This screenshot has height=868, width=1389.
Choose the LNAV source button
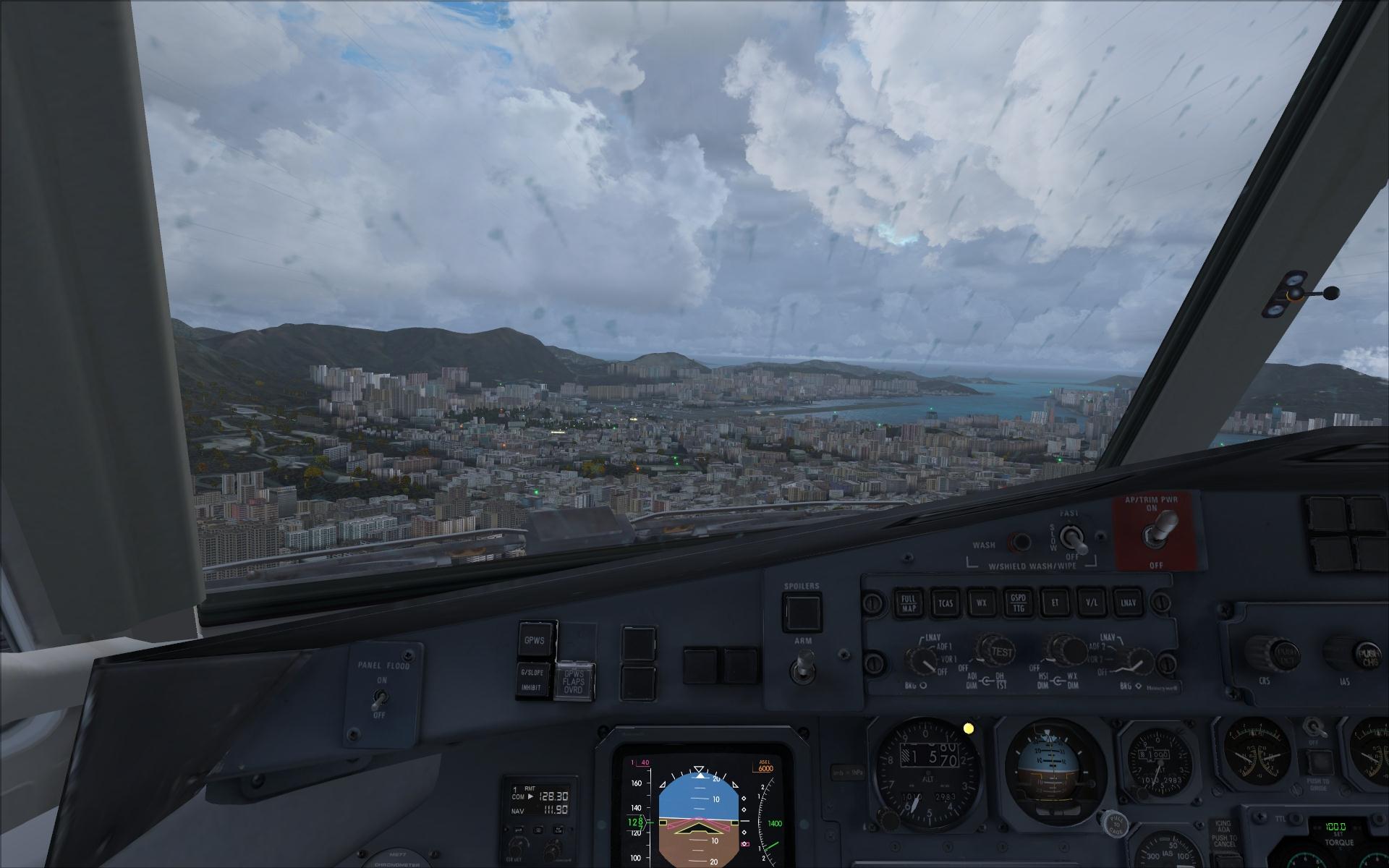click(x=1126, y=603)
